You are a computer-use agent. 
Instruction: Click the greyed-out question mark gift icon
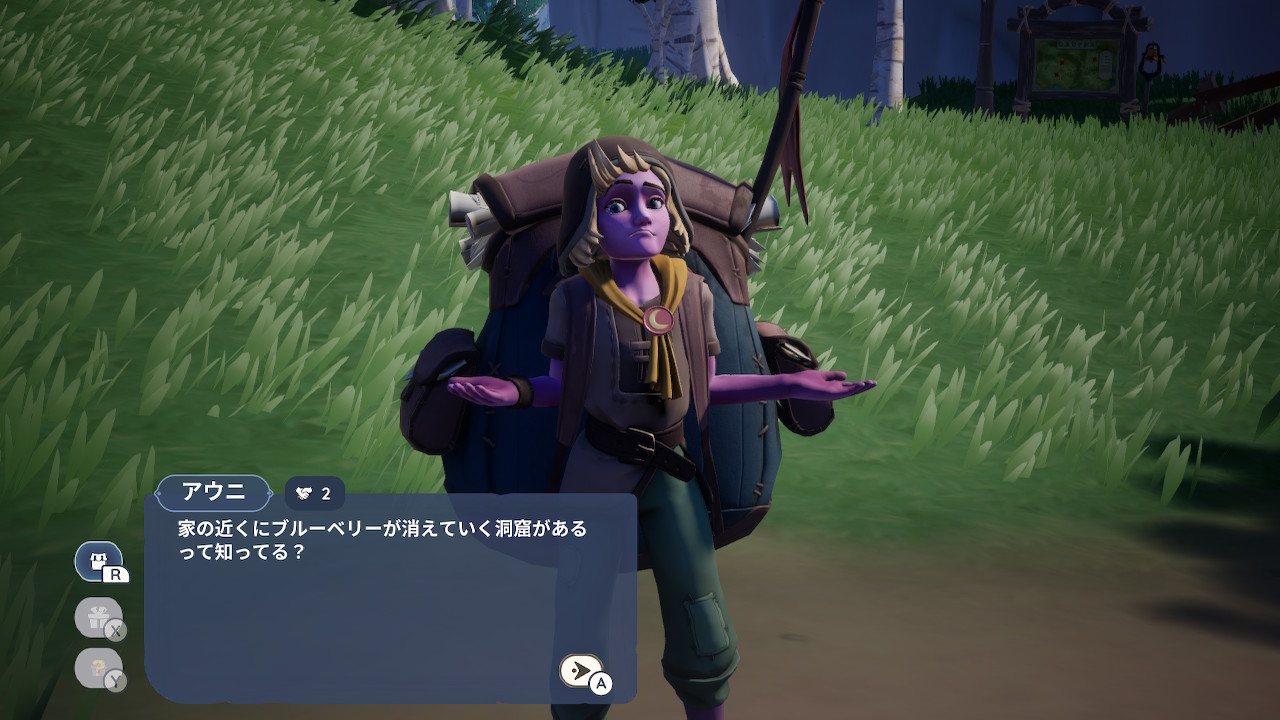(x=98, y=668)
